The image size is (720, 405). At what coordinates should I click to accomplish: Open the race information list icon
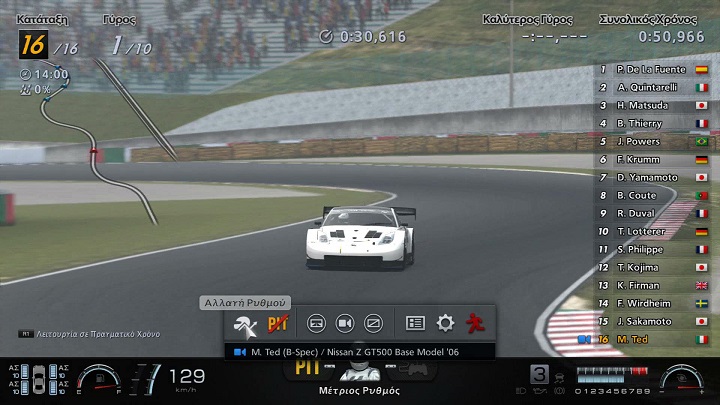point(416,324)
